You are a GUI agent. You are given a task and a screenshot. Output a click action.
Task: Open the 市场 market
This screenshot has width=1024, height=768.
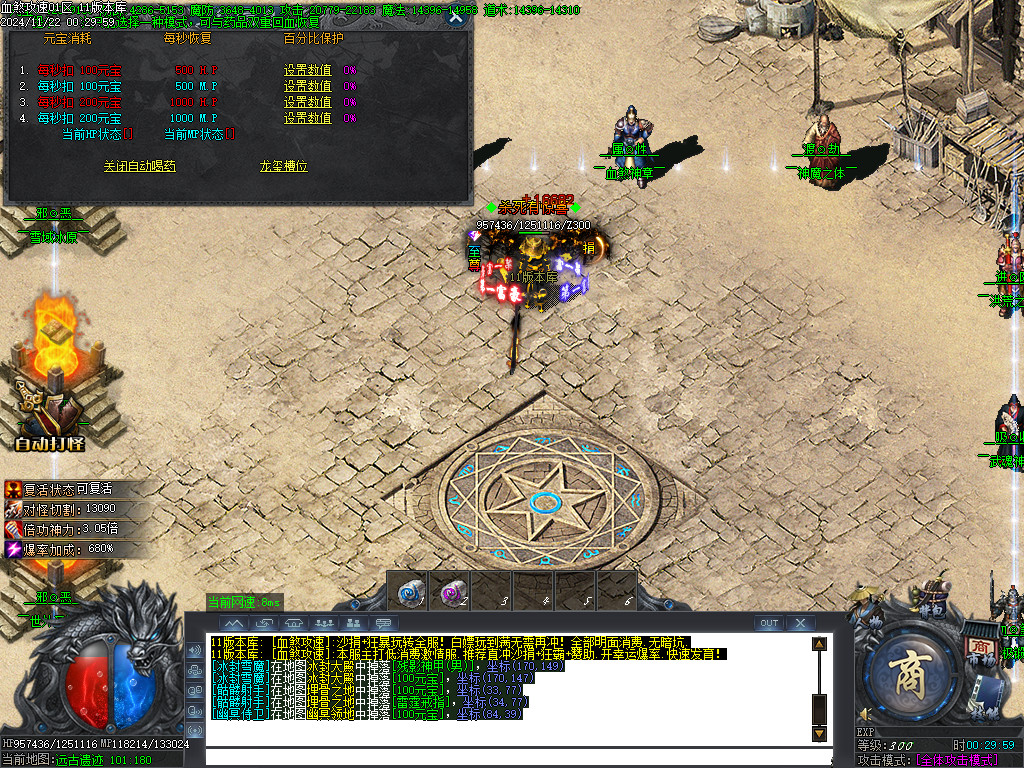980,647
